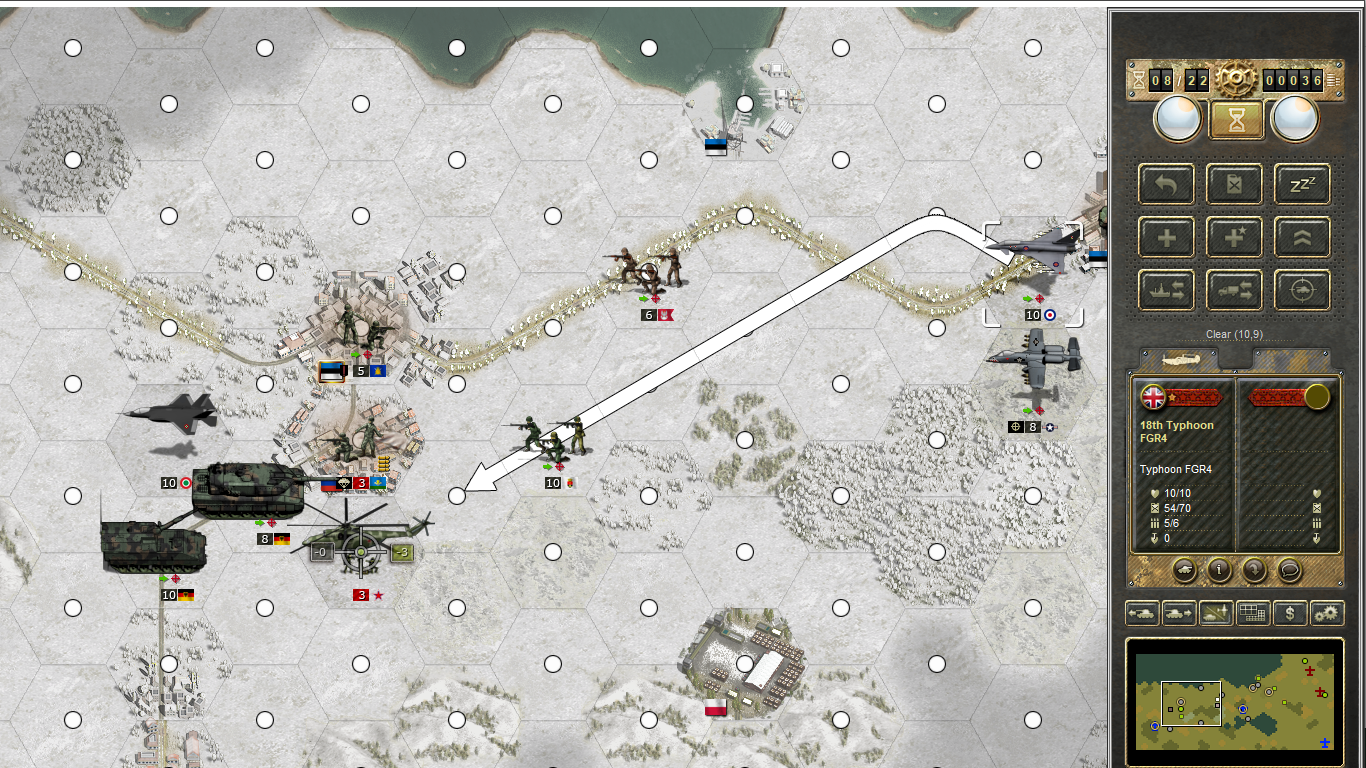Show unit details with the info button
This screenshot has width=1366, height=768.
click(x=1219, y=570)
